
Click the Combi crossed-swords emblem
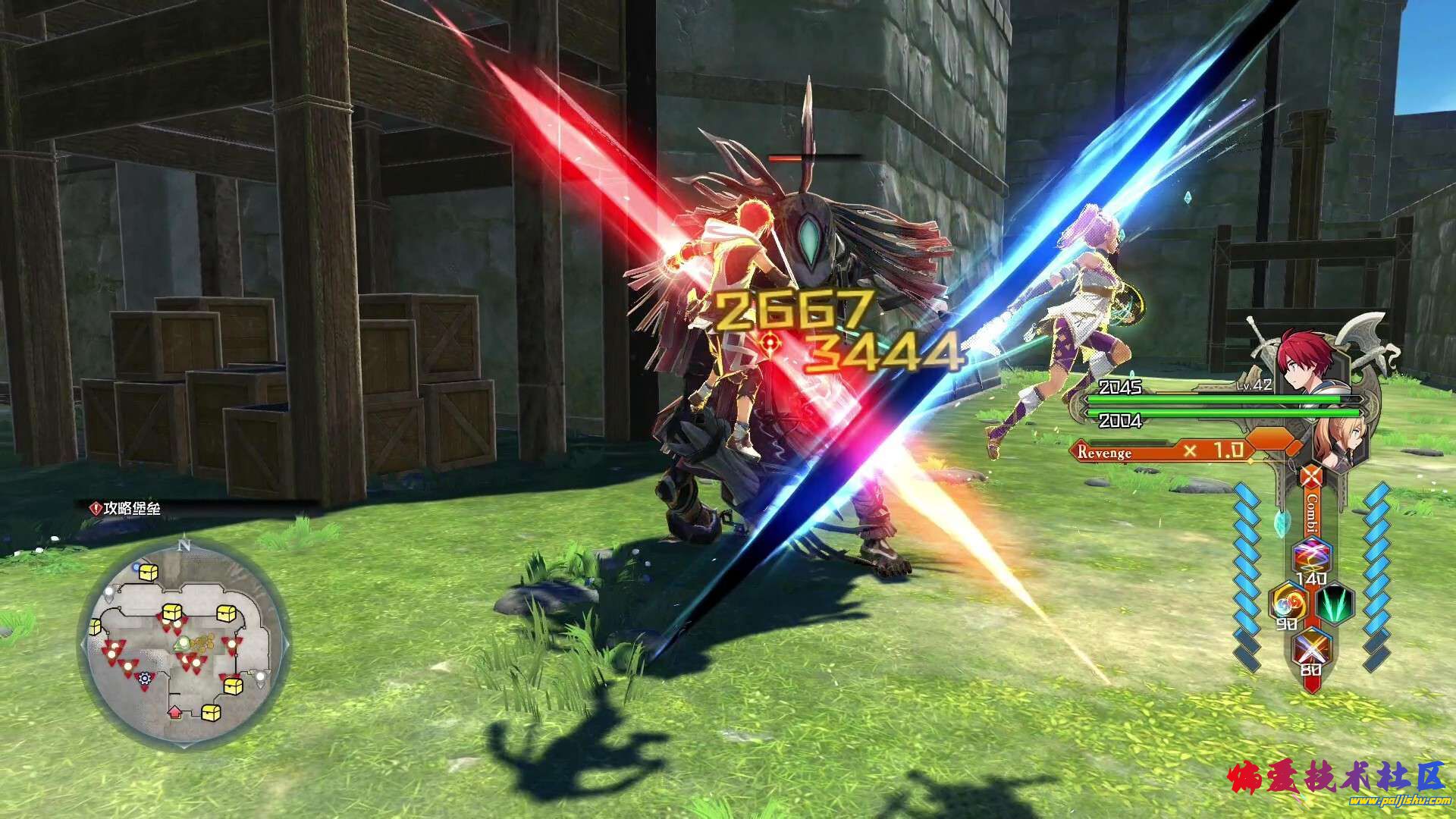pos(1311,476)
